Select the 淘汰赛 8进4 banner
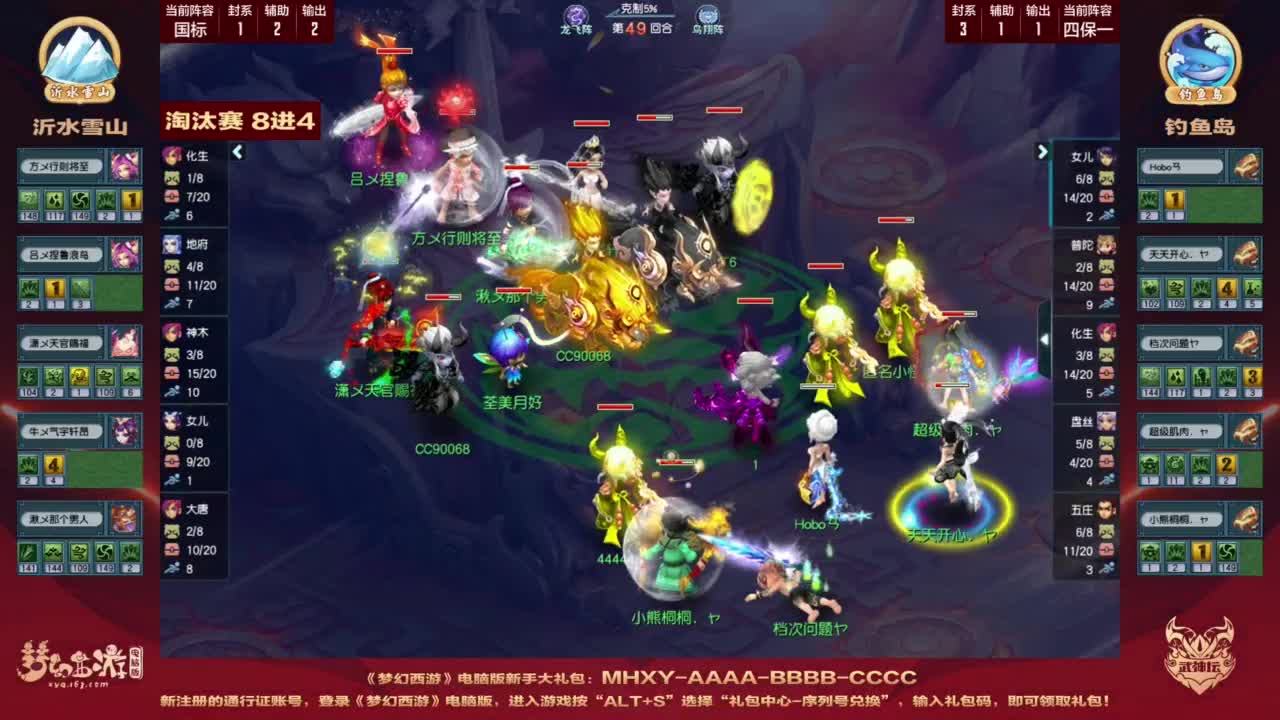 tap(240, 118)
